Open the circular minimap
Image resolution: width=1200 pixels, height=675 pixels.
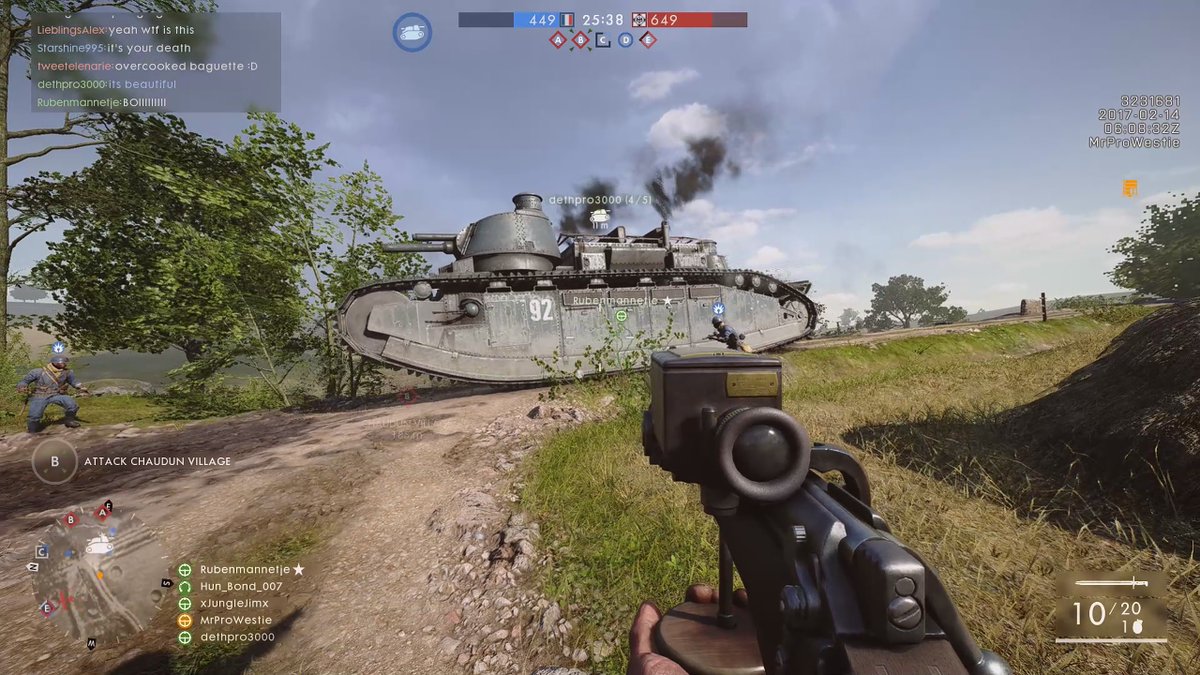[98, 573]
